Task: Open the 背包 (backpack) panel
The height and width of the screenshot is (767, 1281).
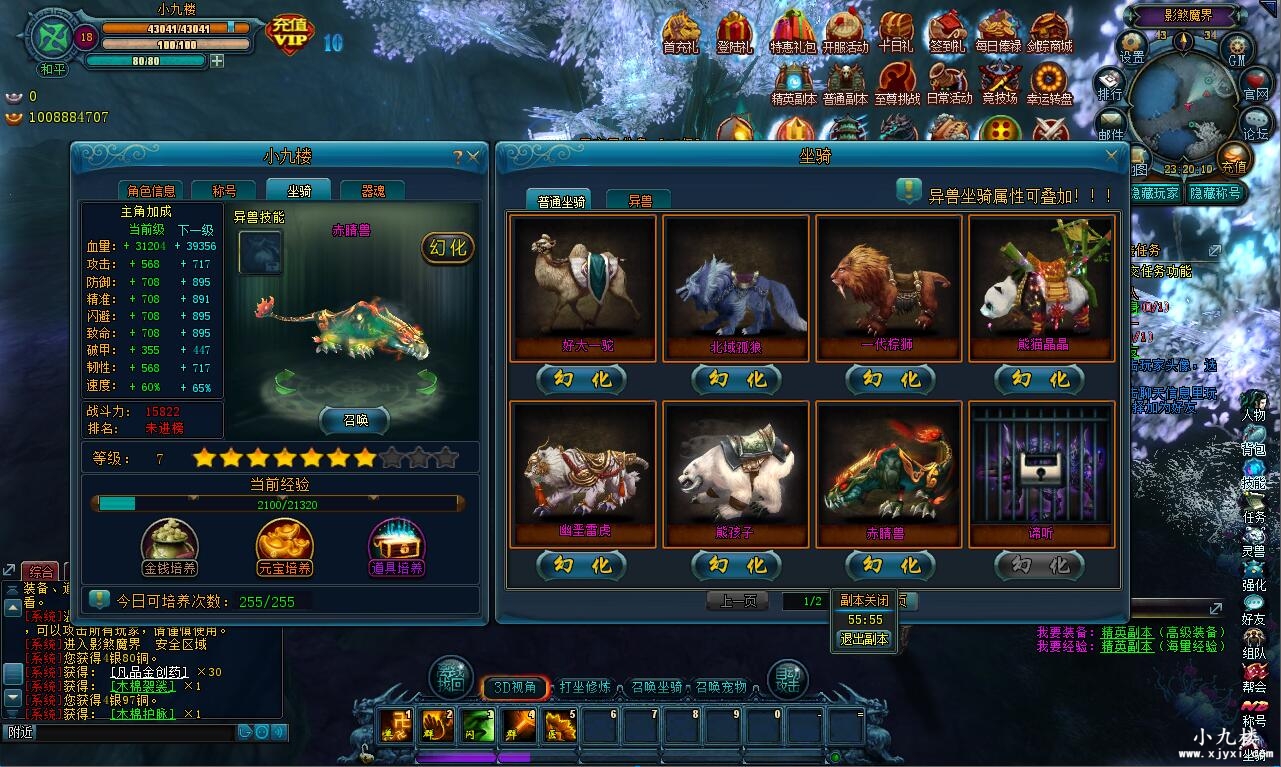Action: (1256, 433)
